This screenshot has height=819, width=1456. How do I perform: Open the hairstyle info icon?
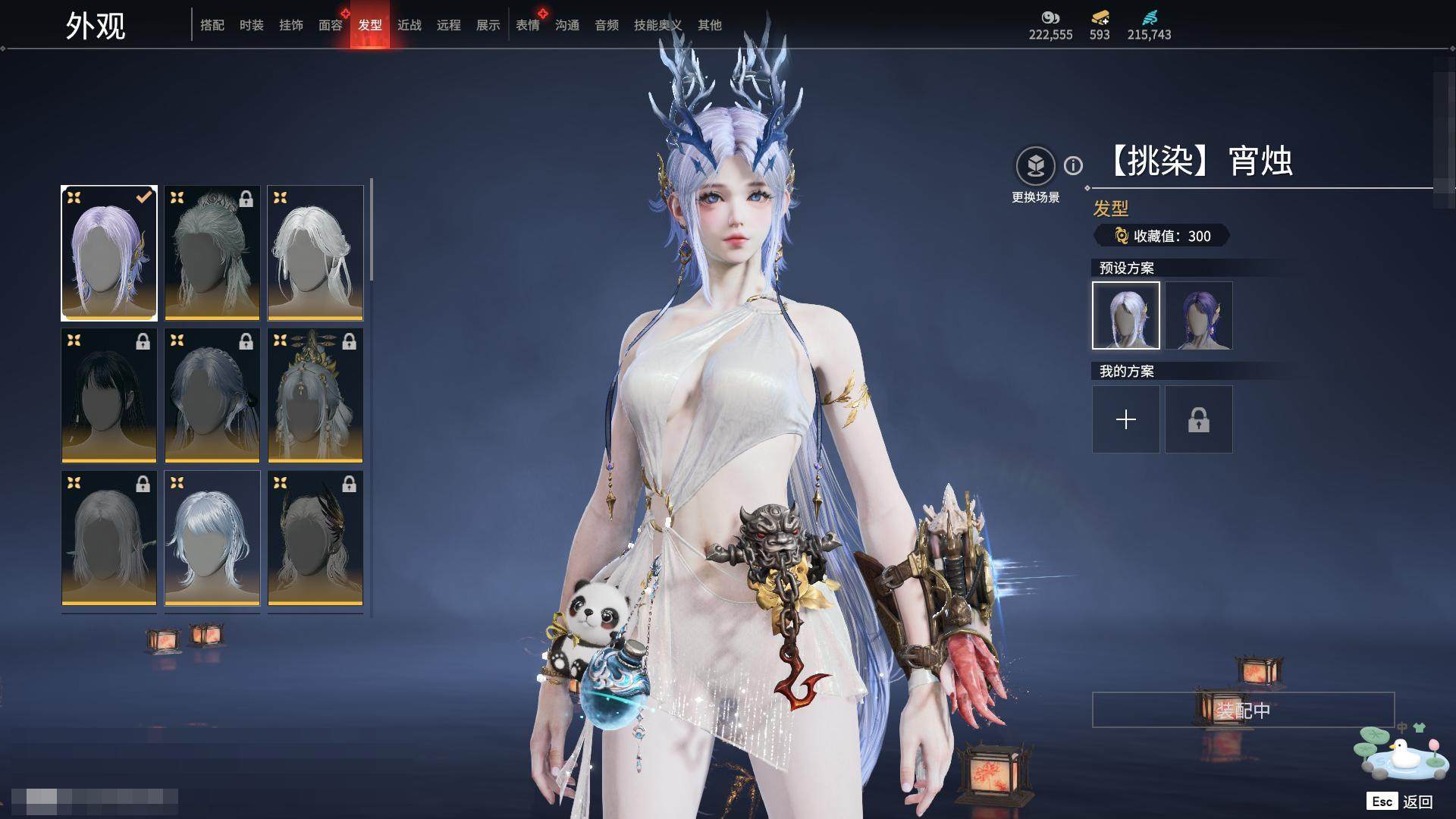tap(1073, 165)
